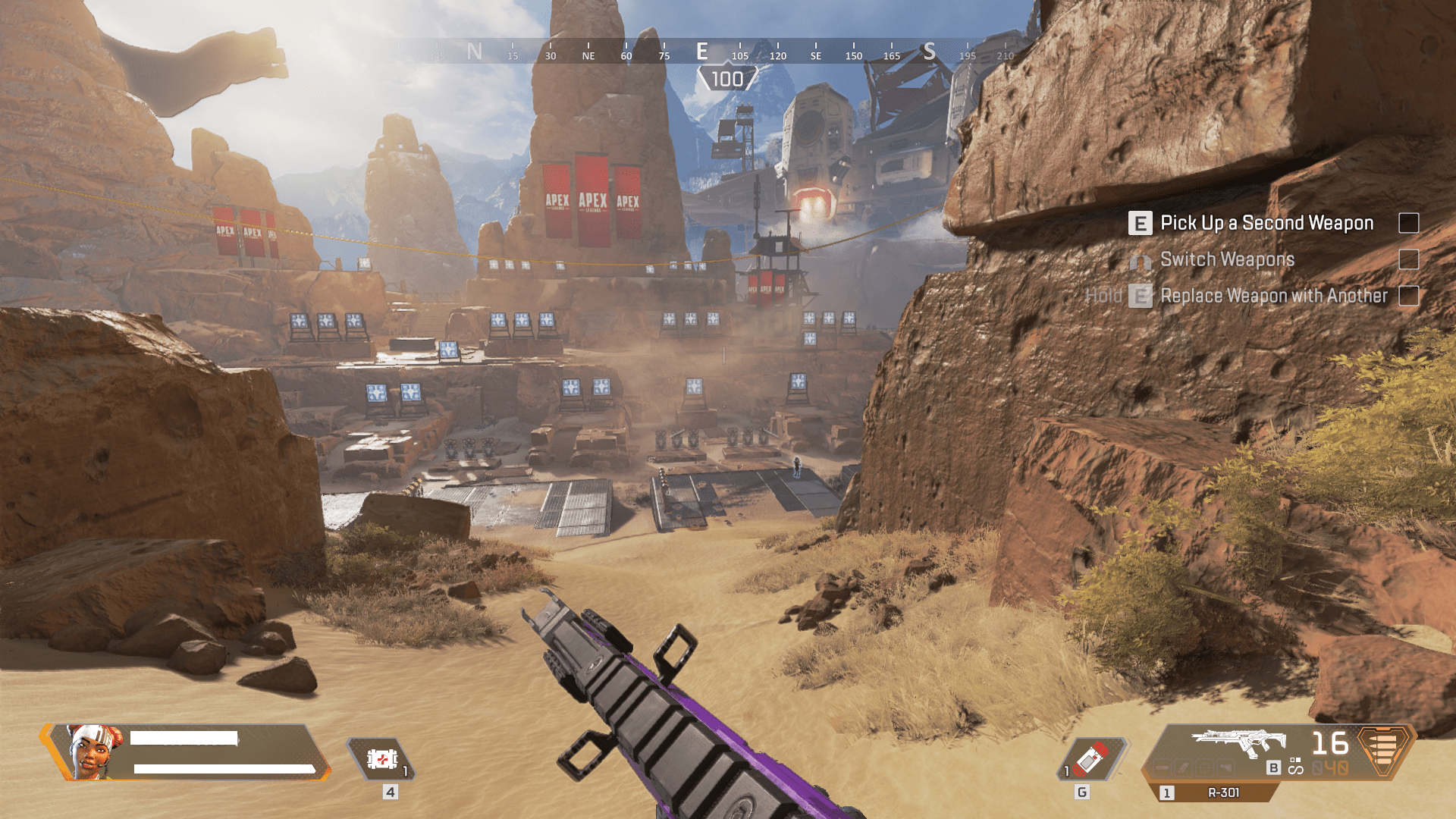The image size is (1456, 819).
Task: Select the R-301 weapon icon
Action: click(1239, 742)
